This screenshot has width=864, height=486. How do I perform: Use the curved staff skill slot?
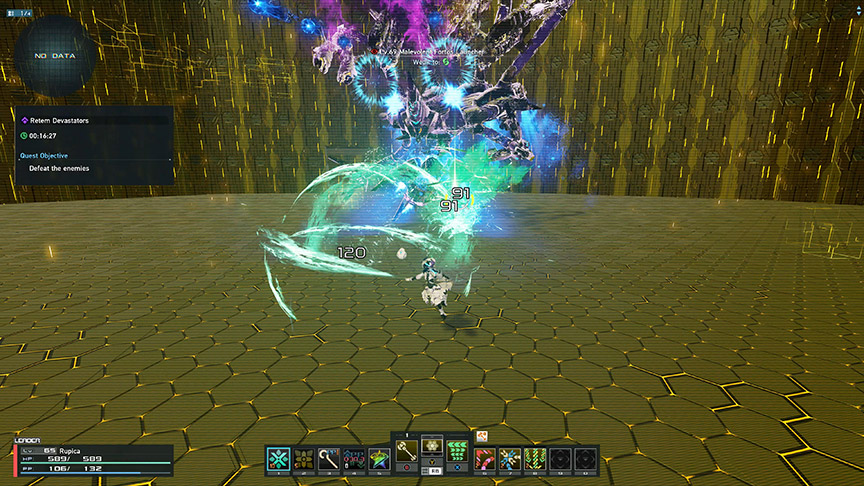tap(330, 459)
